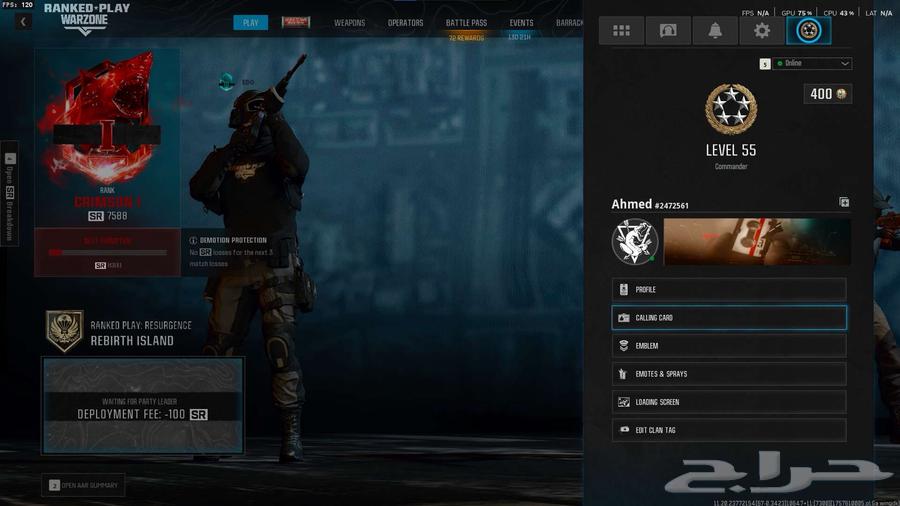The height and width of the screenshot is (506, 900).
Task: Switch to the Operators tab
Action: [x=405, y=23]
